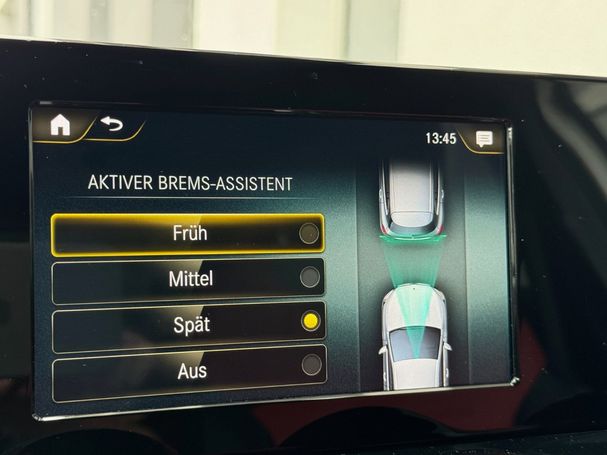The image size is (607, 455).
Task: Select the Früh brake assist option
Action: coord(188,235)
